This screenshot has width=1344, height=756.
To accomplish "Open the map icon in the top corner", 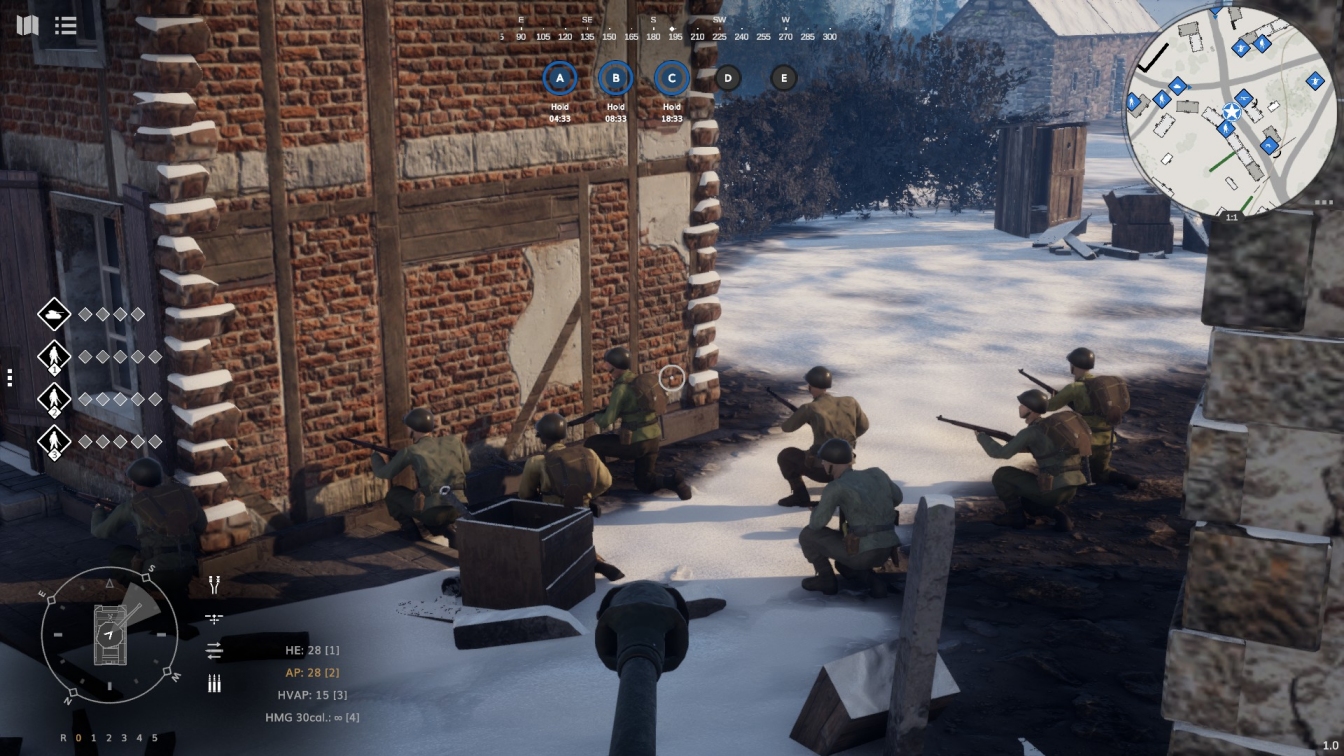I will tap(27, 25).
